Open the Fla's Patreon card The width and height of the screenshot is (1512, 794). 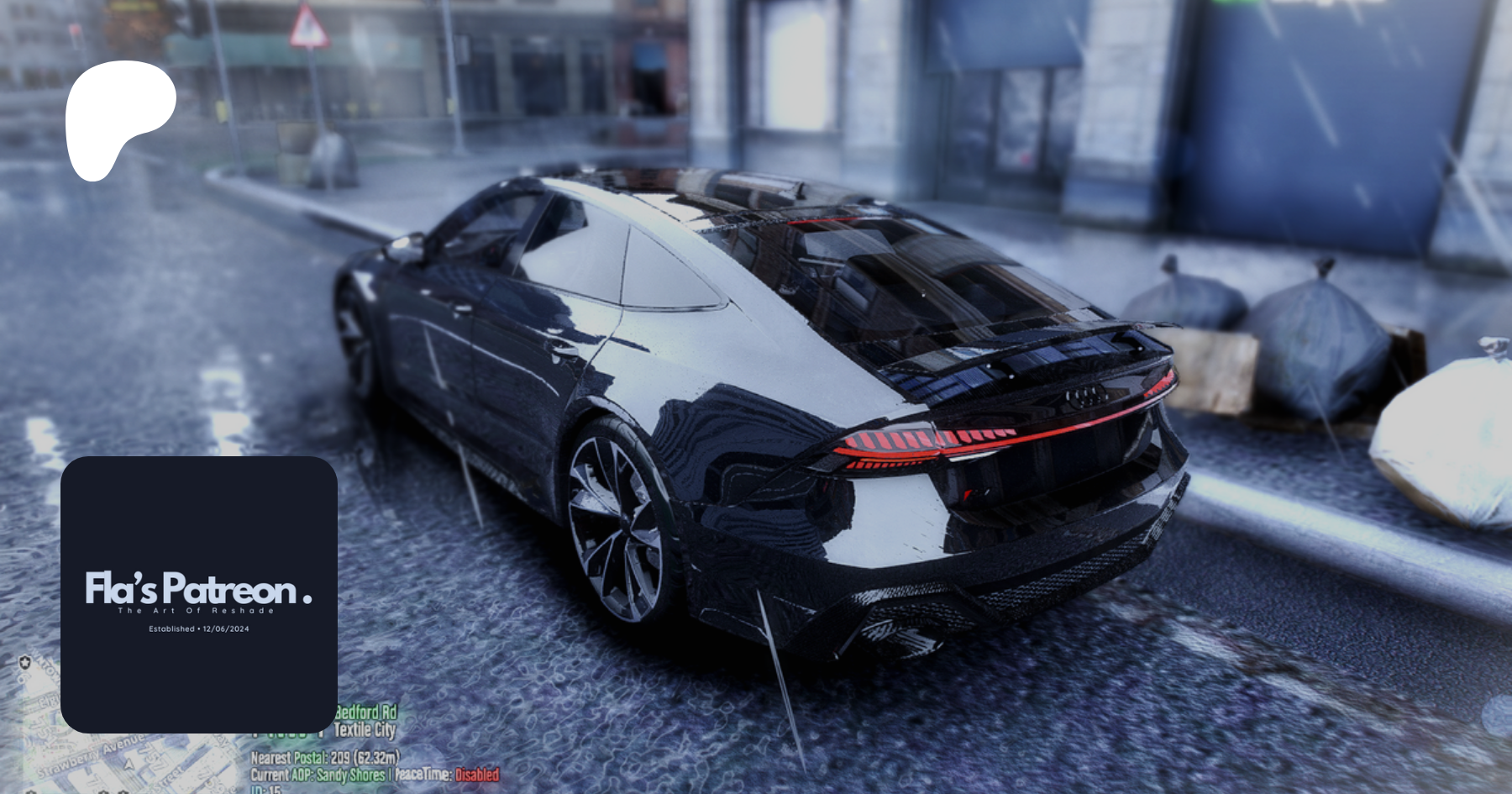(199, 594)
